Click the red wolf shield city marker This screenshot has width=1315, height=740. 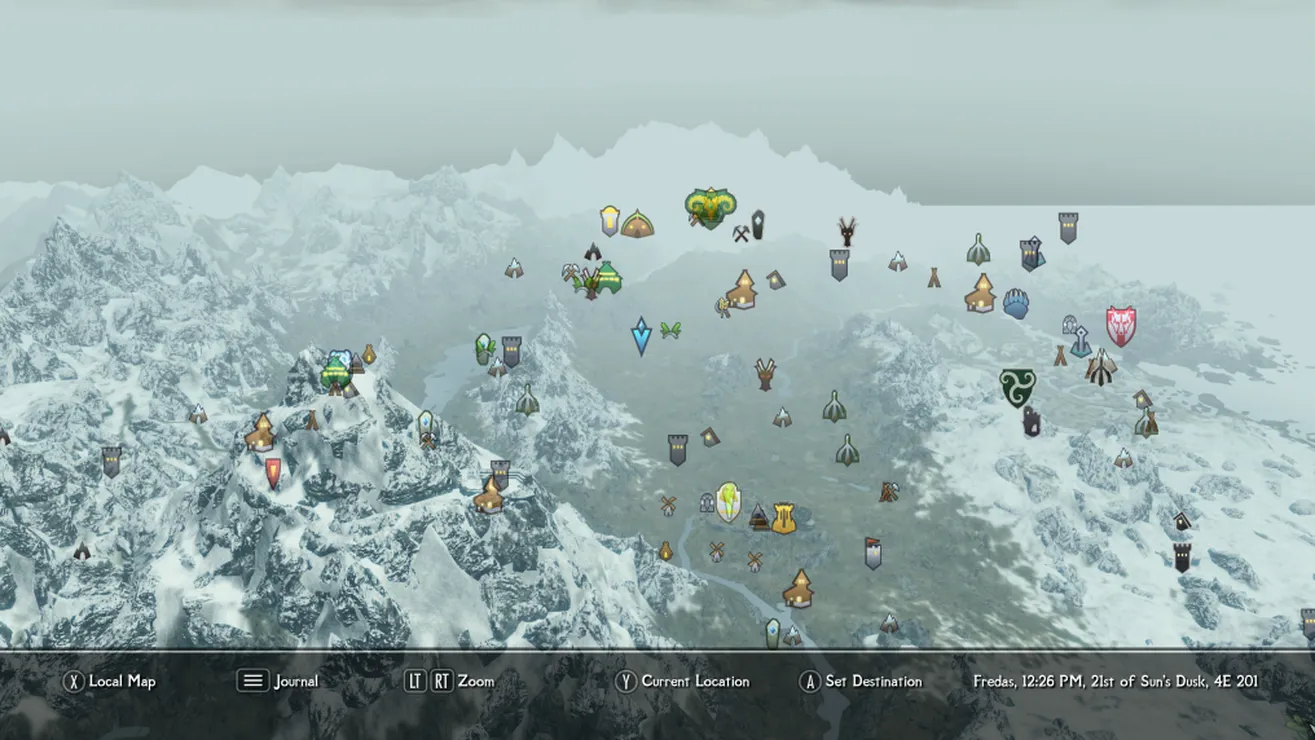coord(1120,326)
